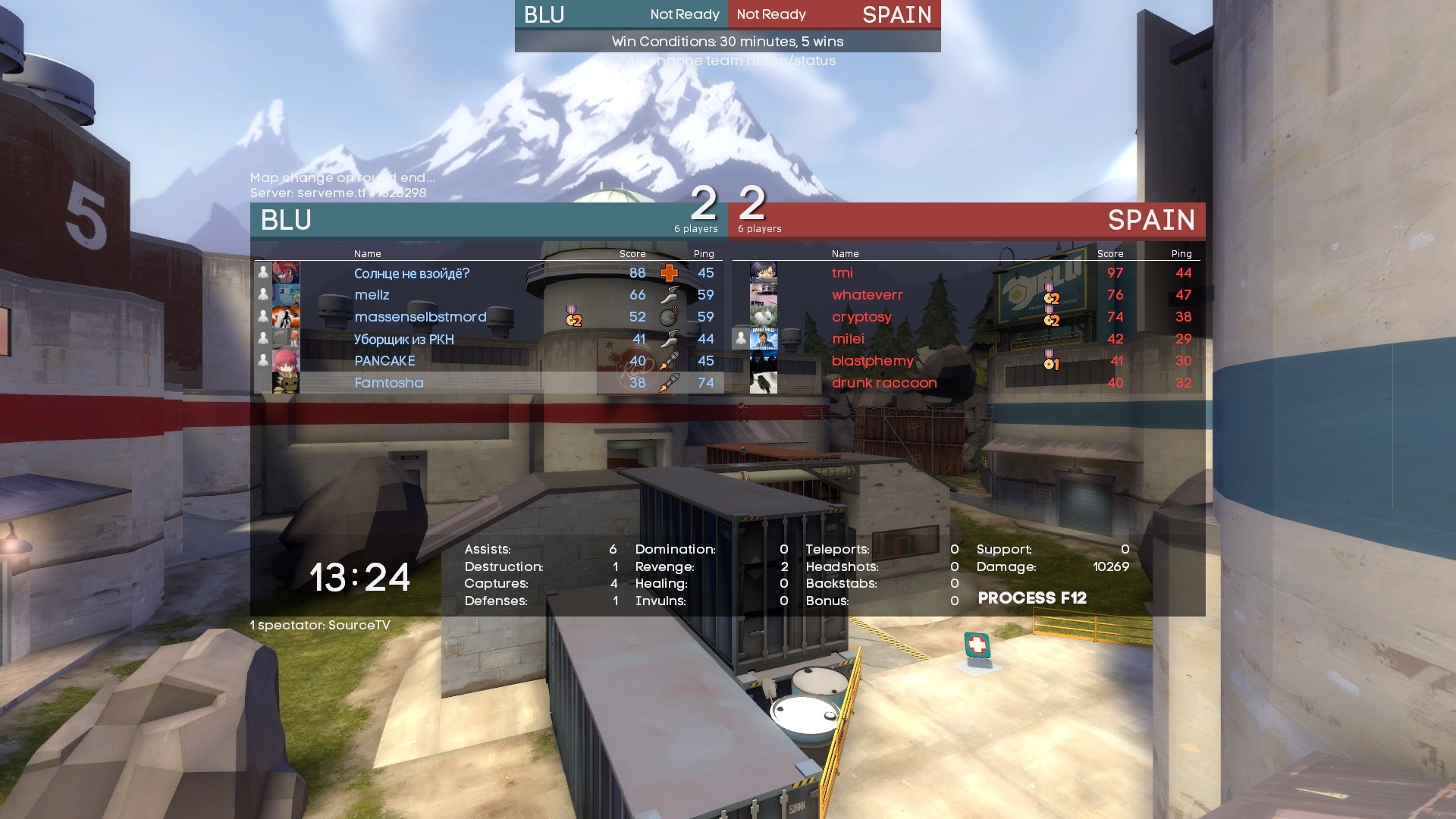Choose massenselbstmord on the scoreboard
The width and height of the screenshot is (1456, 819).
click(x=420, y=317)
